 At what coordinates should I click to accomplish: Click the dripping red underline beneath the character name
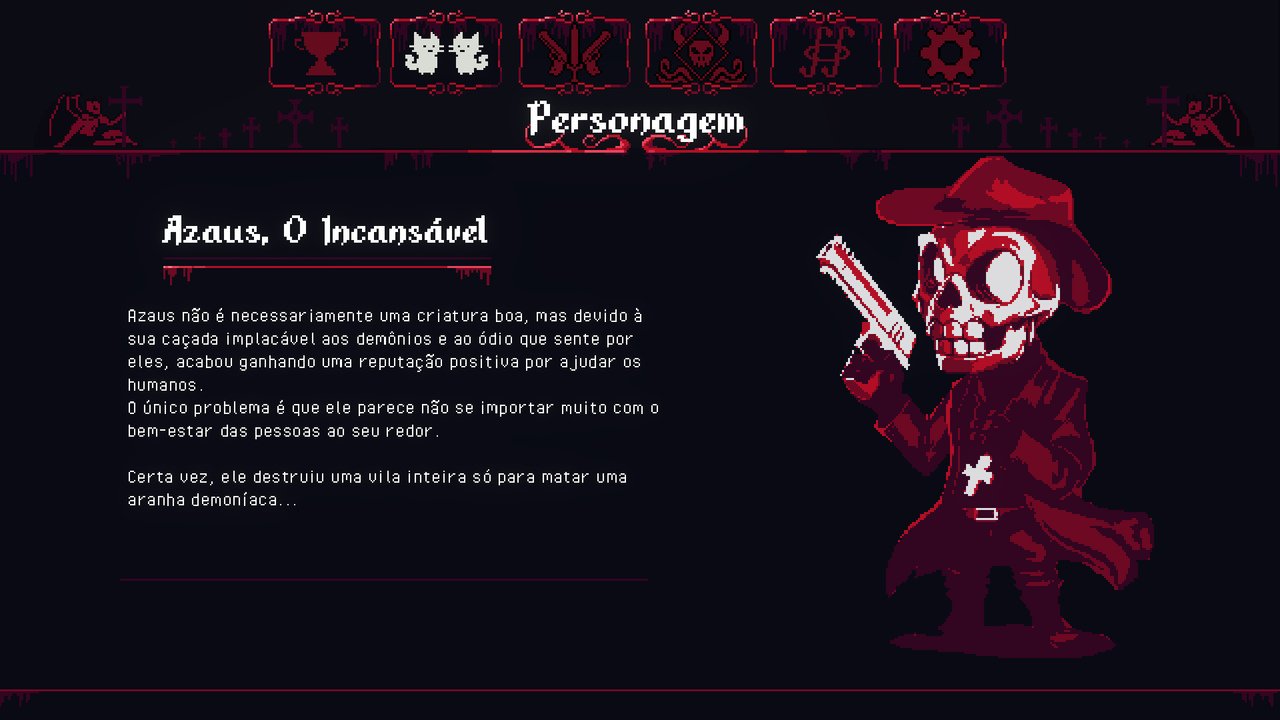(327, 270)
